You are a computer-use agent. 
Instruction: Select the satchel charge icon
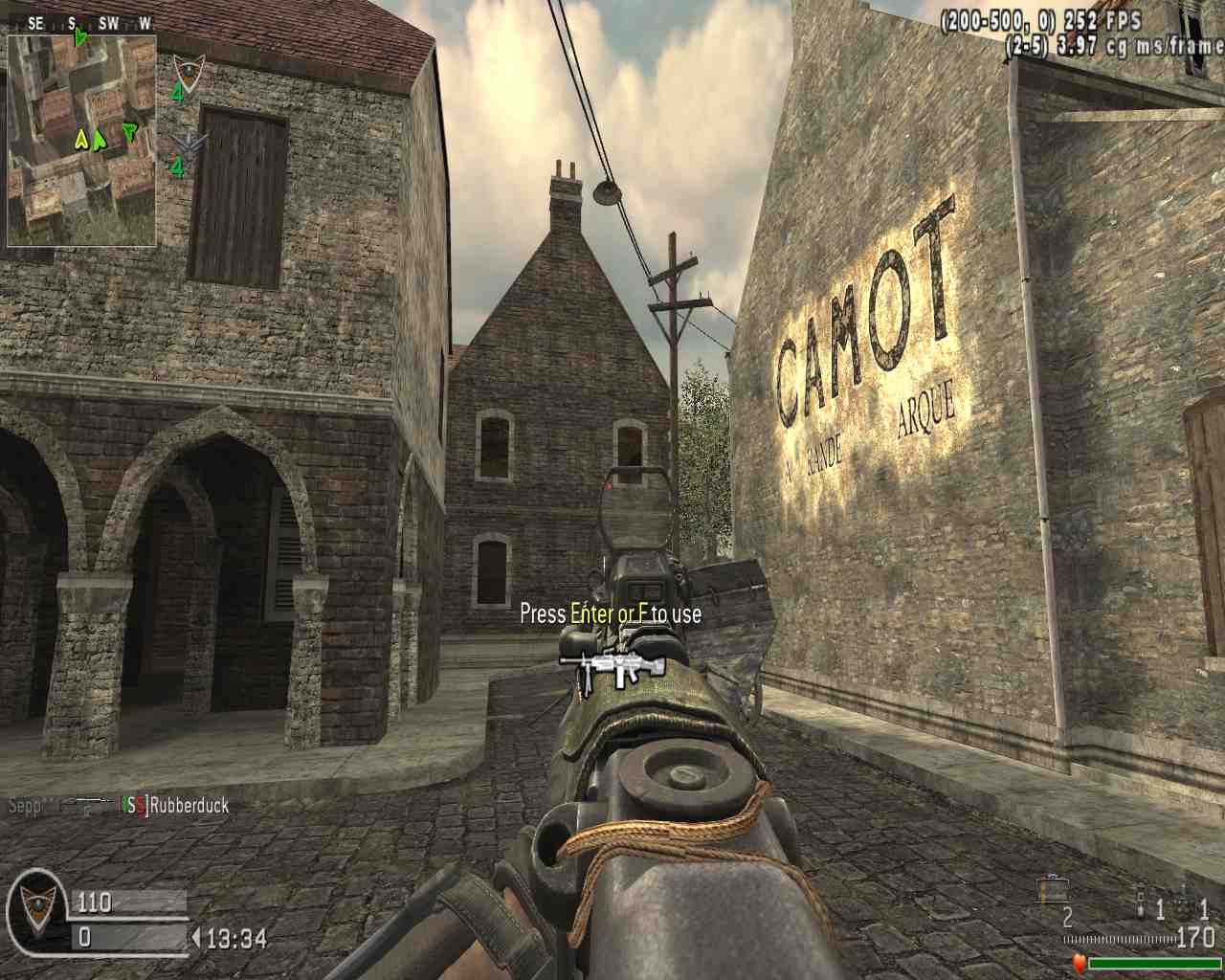(x=1052, y=890)
